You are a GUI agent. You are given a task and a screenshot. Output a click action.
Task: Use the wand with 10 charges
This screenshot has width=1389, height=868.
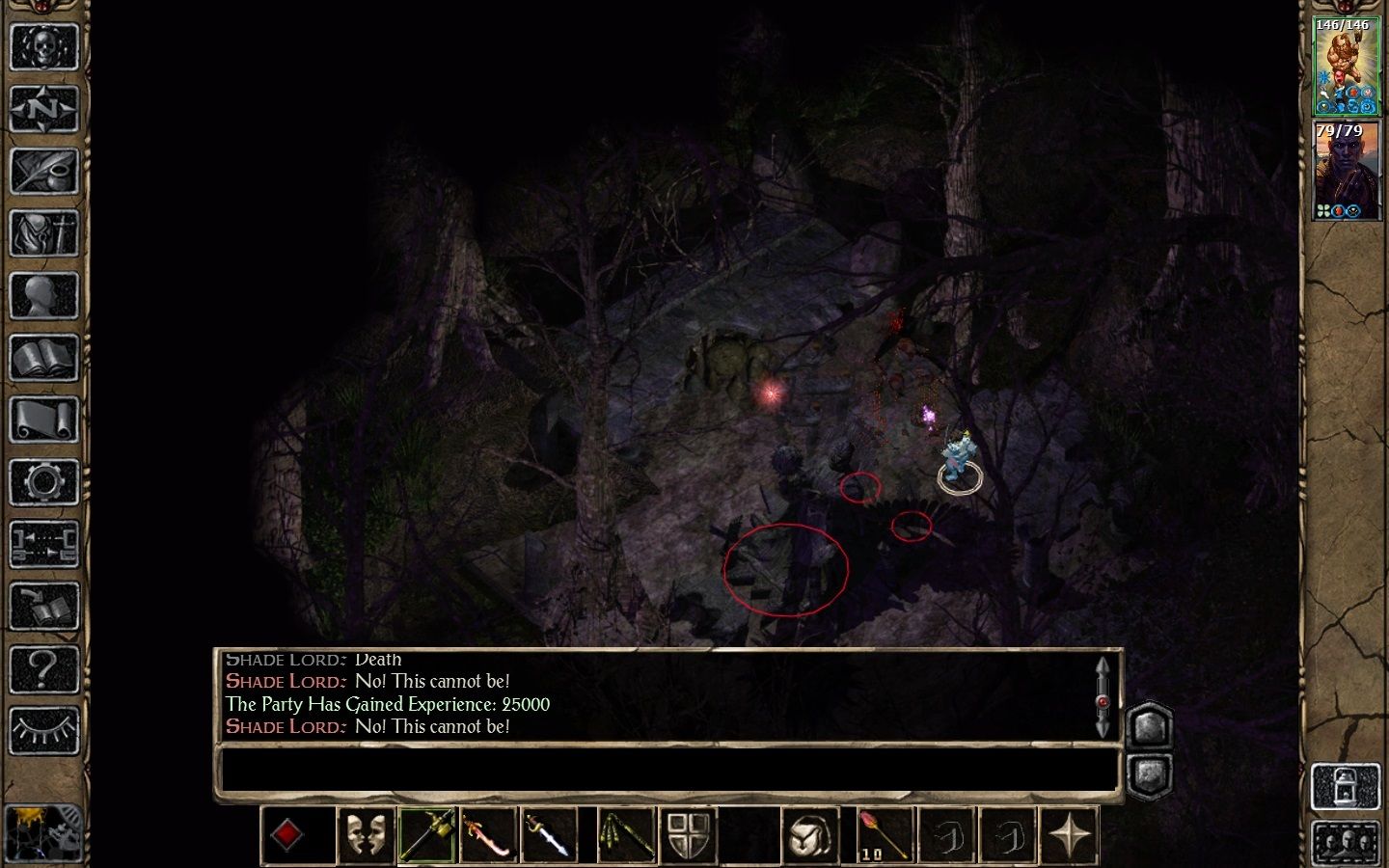click(x=885, y=835)
